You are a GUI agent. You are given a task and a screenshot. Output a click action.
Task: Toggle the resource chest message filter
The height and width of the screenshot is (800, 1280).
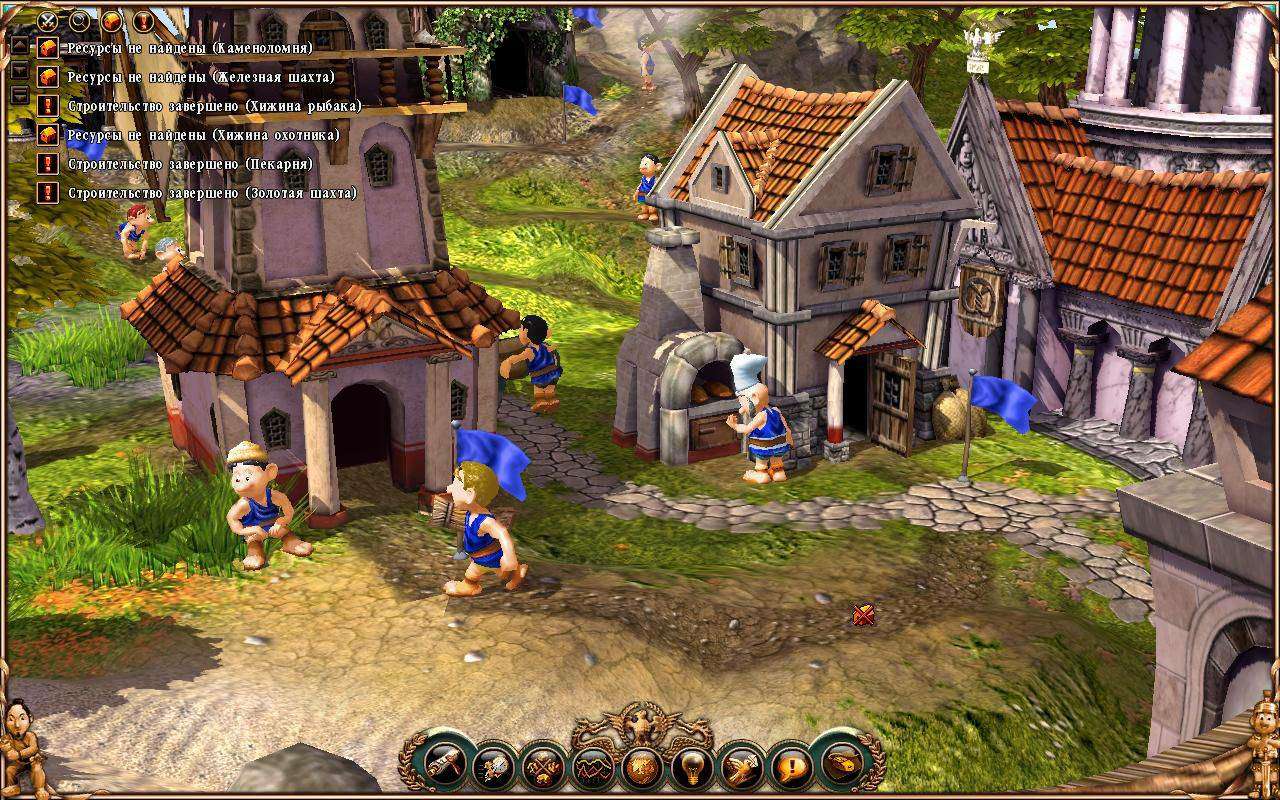coord(111,19)
